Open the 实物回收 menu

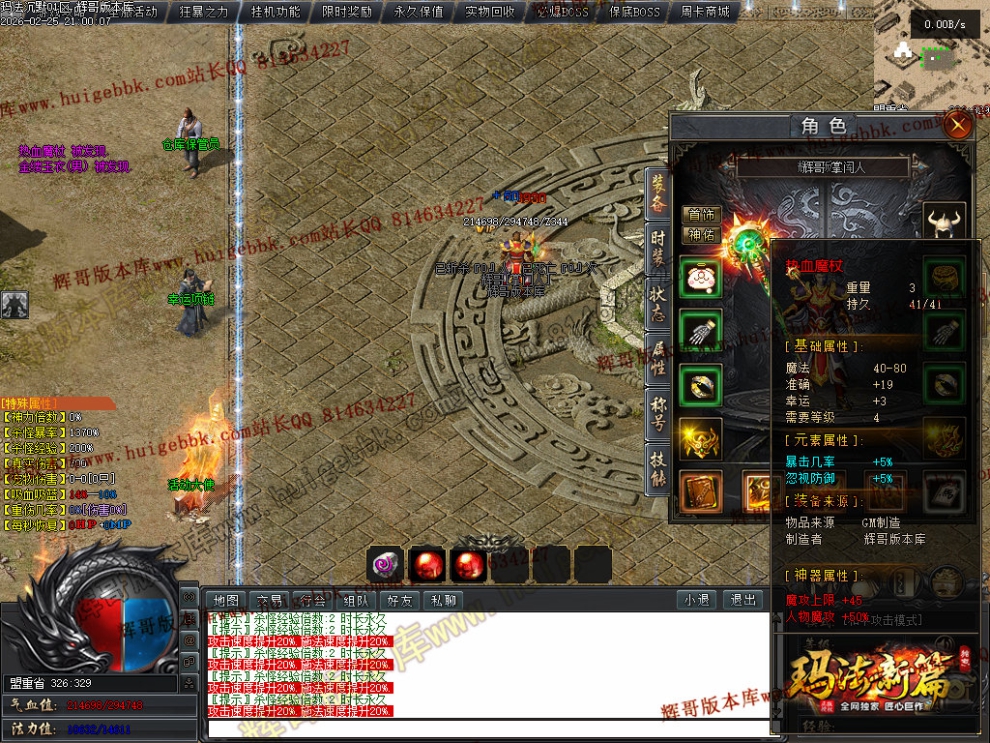point(490,12)
